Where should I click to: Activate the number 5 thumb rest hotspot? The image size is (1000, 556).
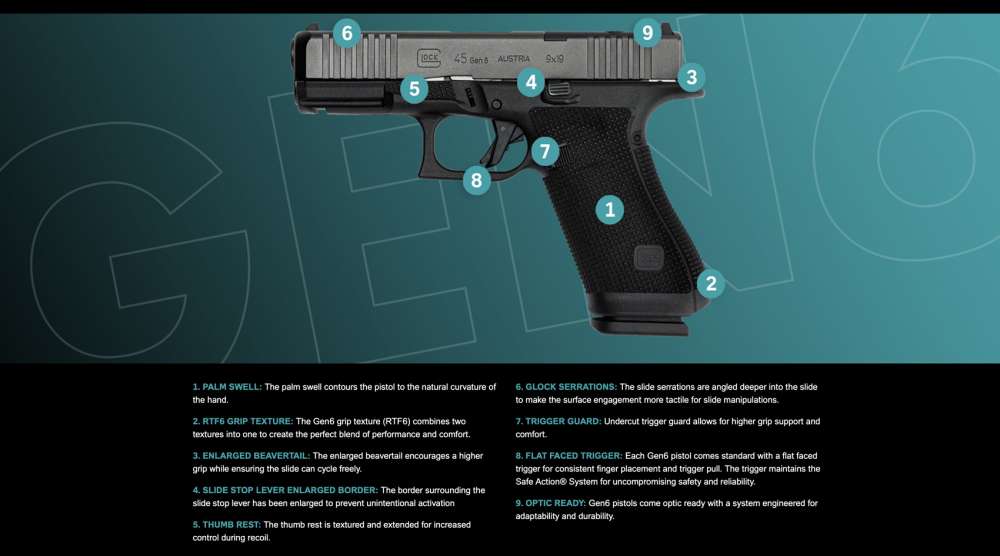click(x=414, y=88)
